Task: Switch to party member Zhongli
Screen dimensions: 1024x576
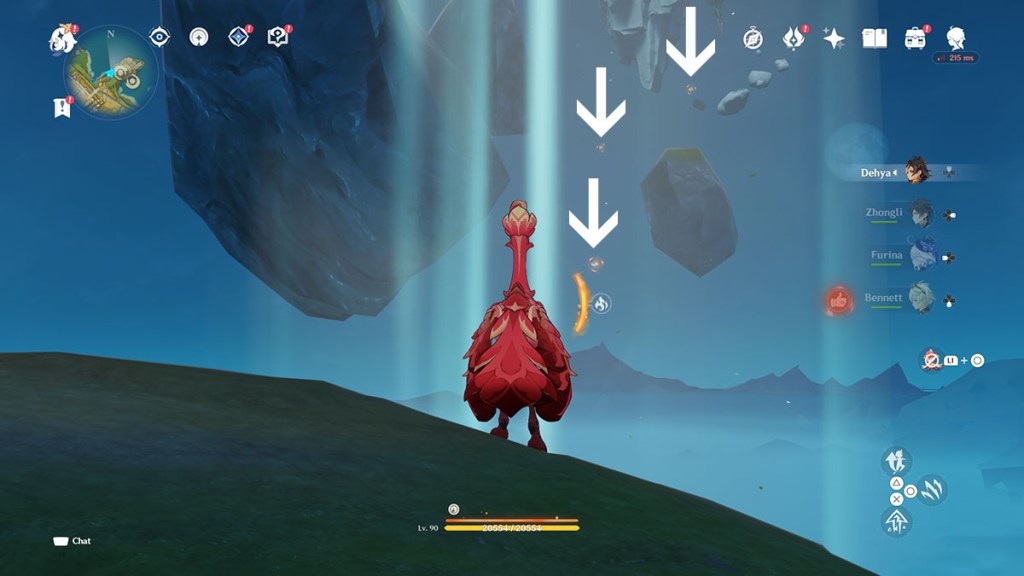Action: [x=920, y=213]
